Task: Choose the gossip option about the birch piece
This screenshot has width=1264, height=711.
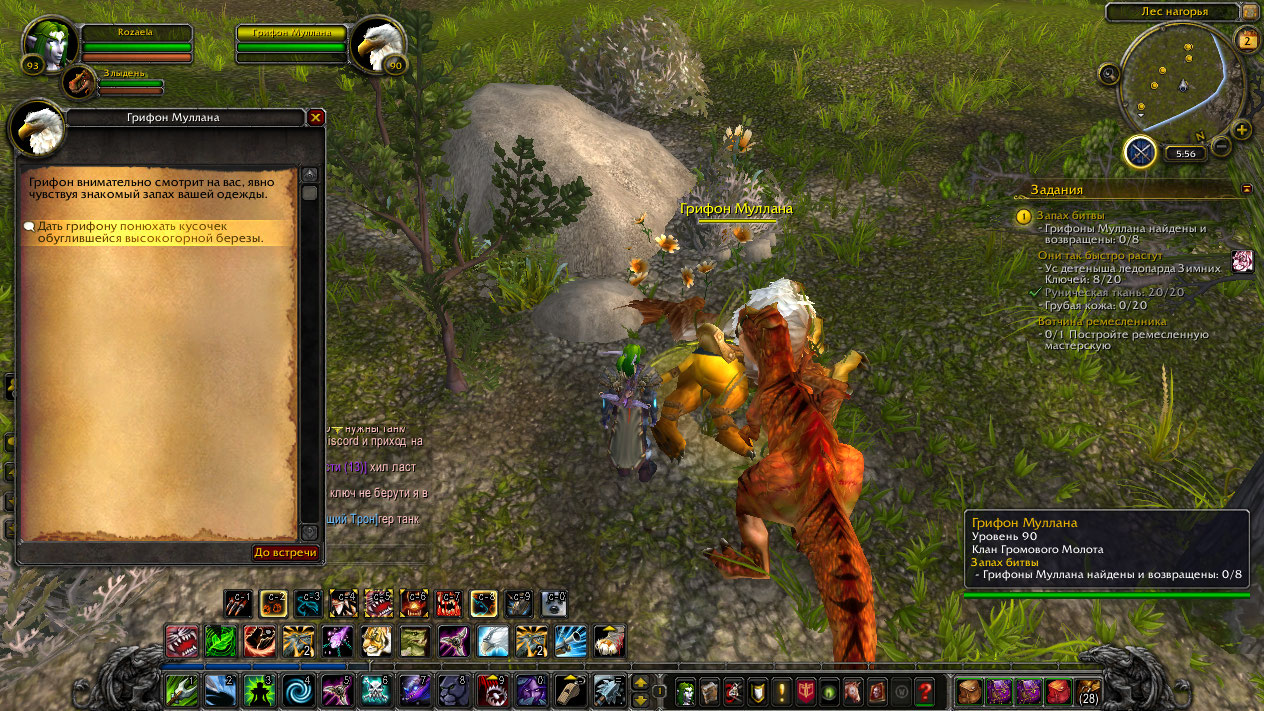Action: coord(150,233)
